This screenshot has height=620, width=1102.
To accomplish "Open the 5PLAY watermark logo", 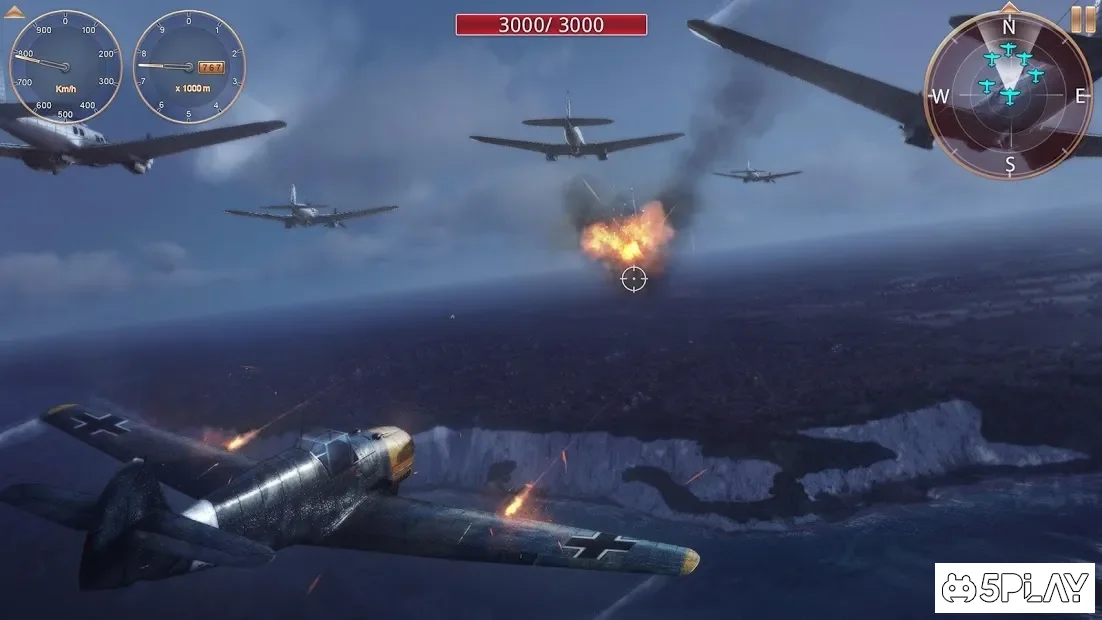I will pyautogui.click(x=1014, y=588).
